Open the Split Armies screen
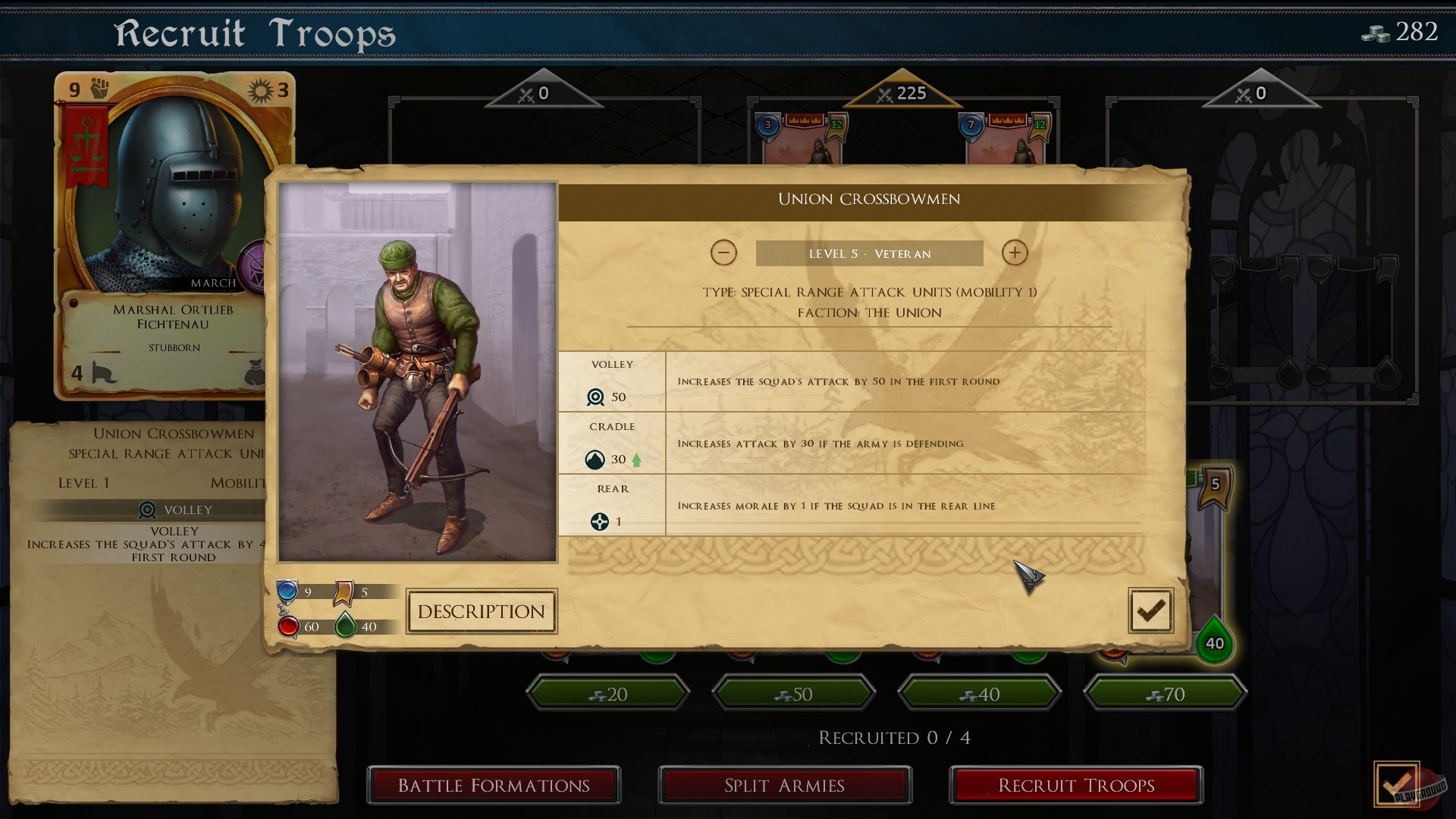 coord(785,786)
